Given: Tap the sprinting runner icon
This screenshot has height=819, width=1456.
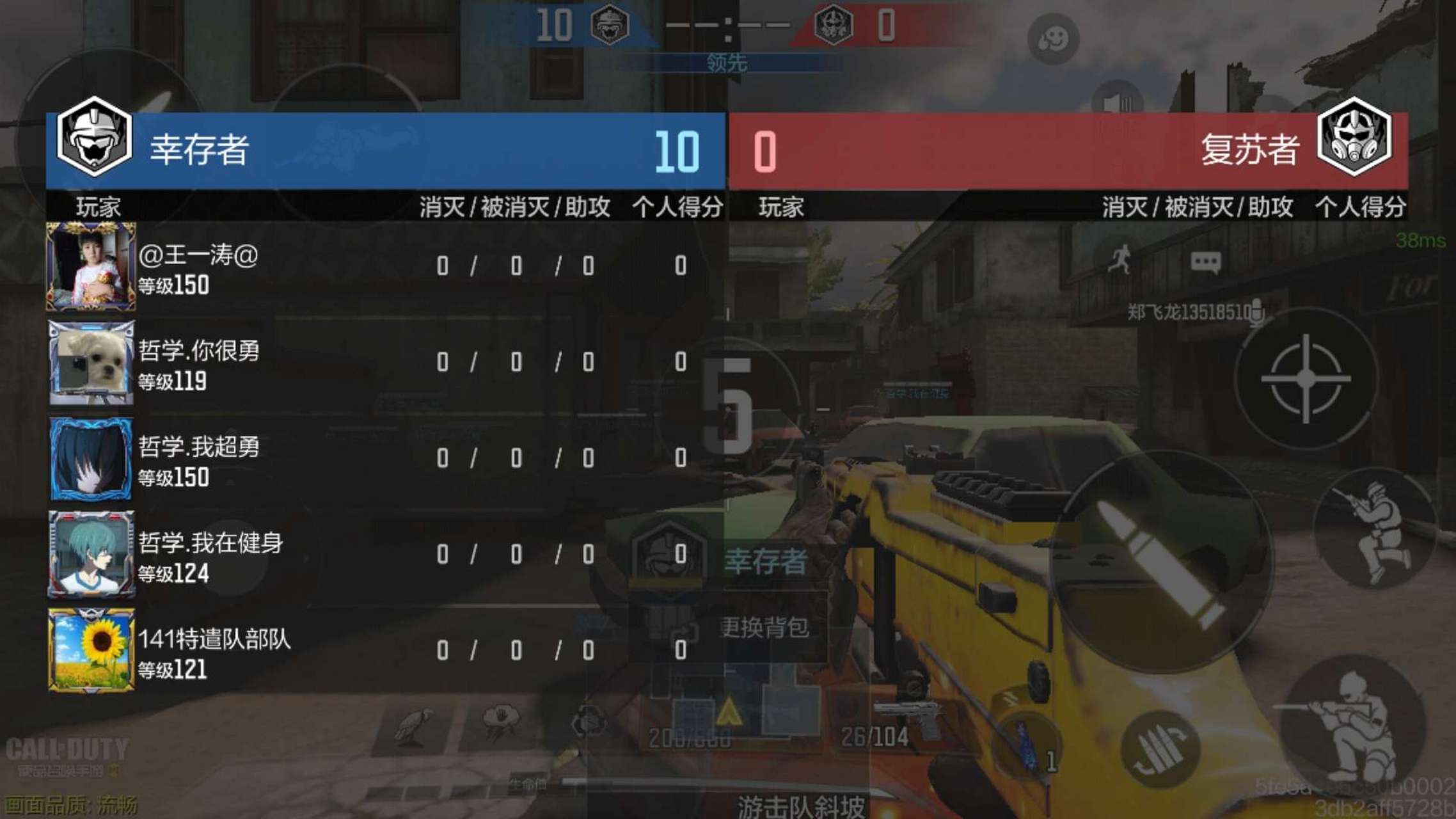Looking at the screenshot, I should (x=1120, y=259).
